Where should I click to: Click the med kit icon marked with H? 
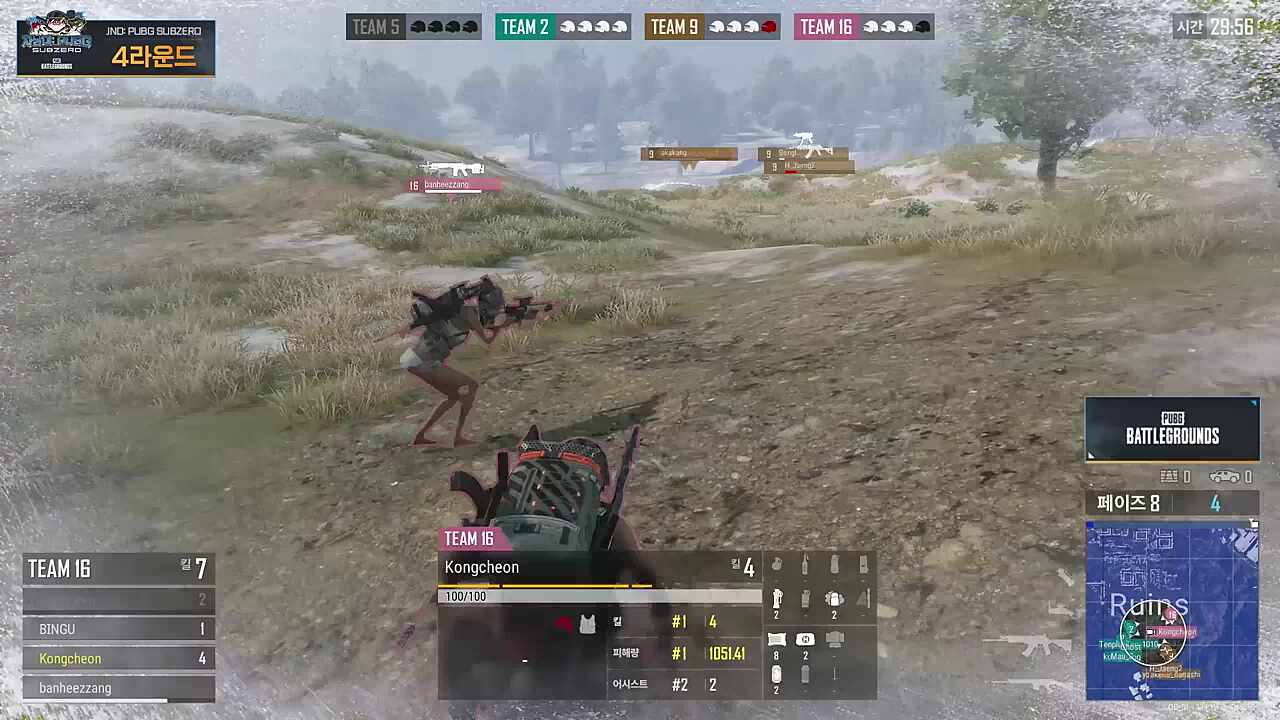(805, 638)
